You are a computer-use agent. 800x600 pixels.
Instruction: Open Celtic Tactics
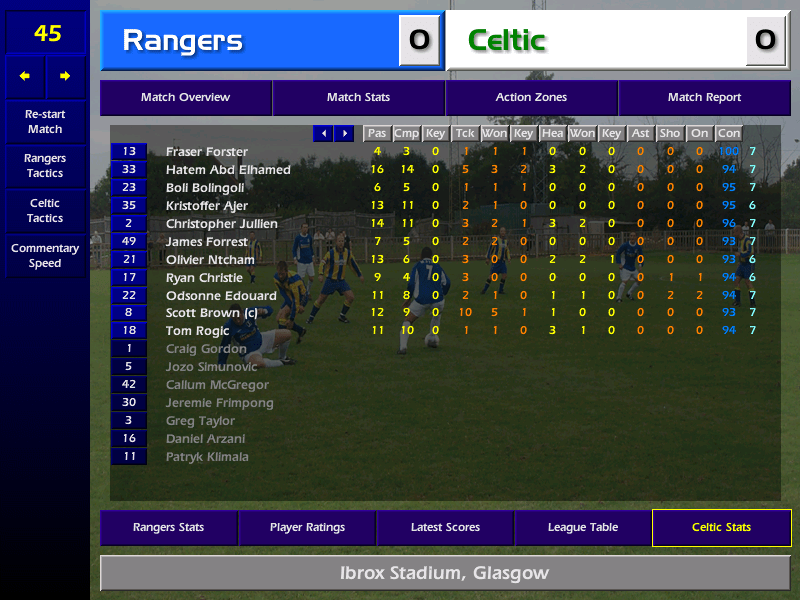click(45, 211)
